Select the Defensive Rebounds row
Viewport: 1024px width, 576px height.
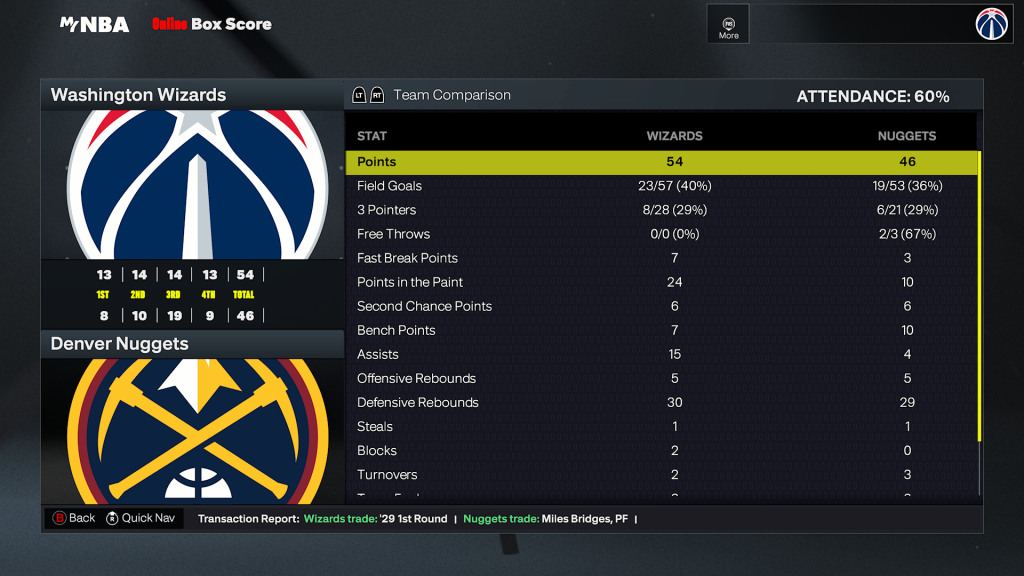tap(661, 402)
